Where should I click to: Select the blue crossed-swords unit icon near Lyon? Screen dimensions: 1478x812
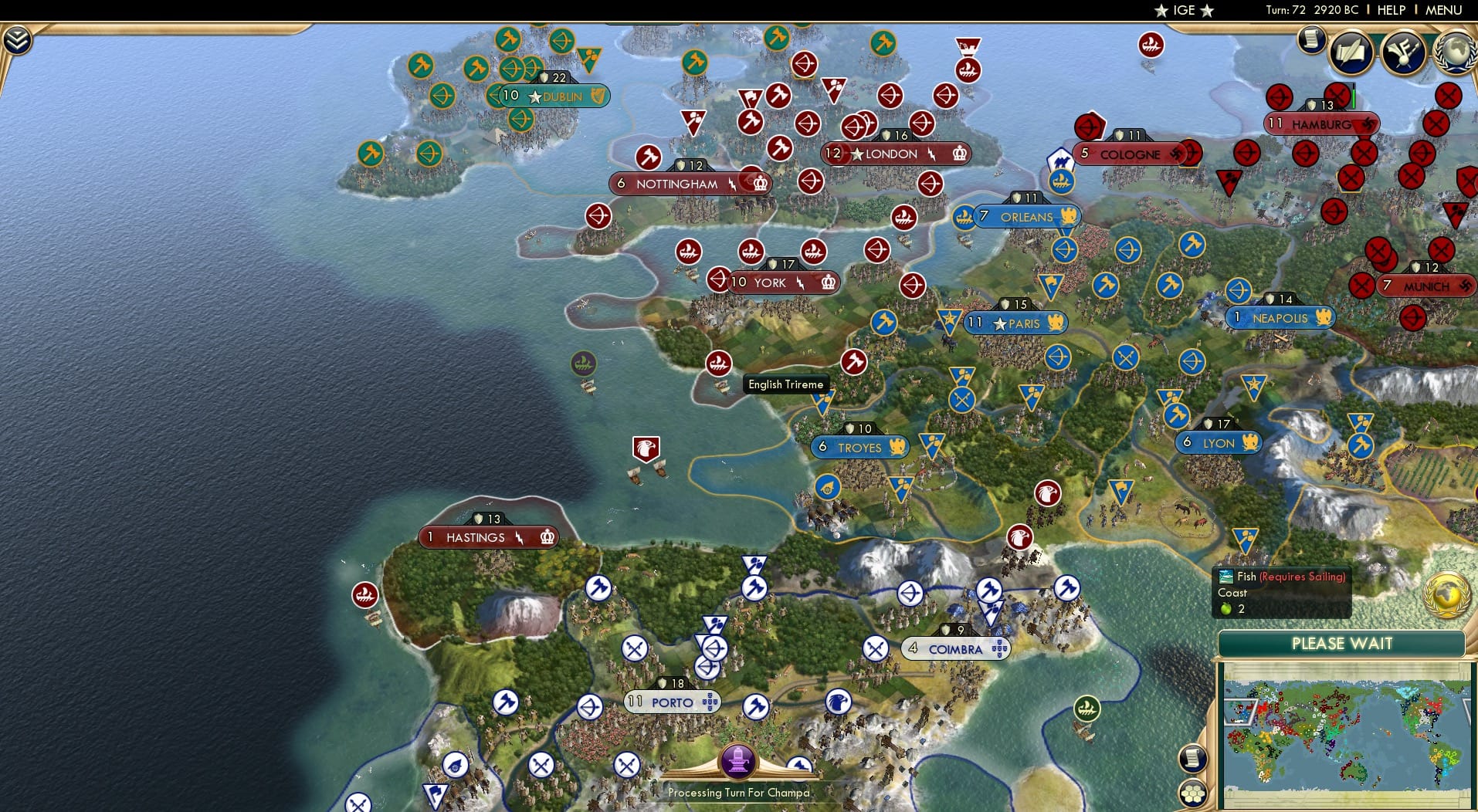[1125, 357]
